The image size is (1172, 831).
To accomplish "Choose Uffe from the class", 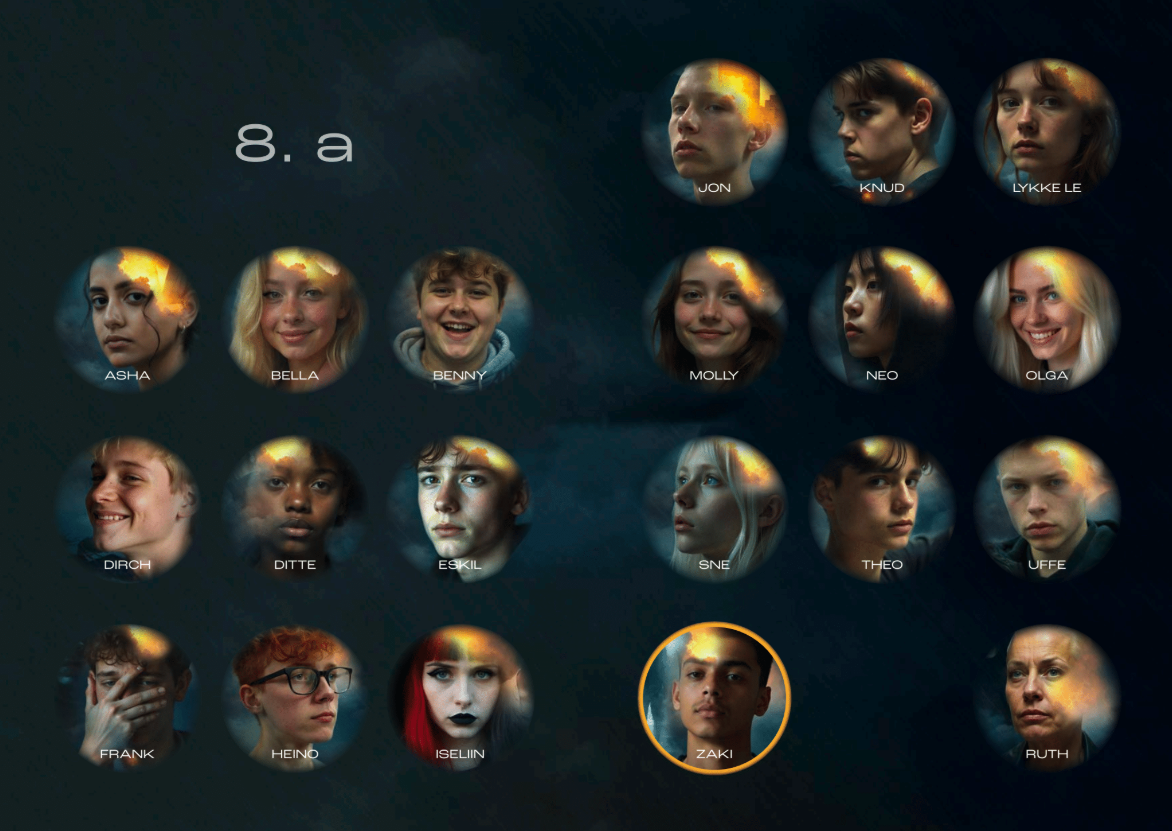I will pyautogui.click(x=1046, y=507).
